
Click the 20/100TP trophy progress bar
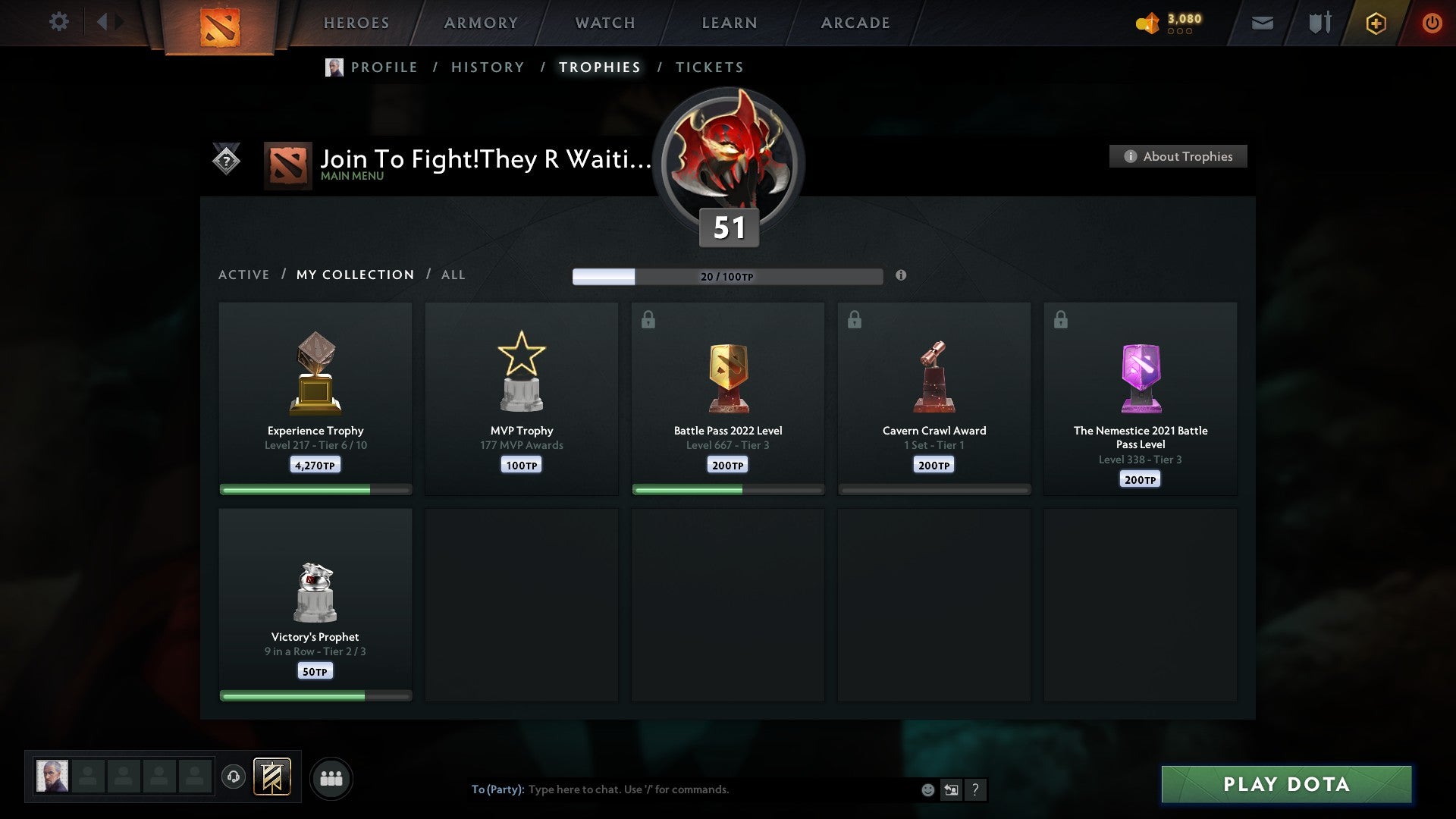point(728,276)
